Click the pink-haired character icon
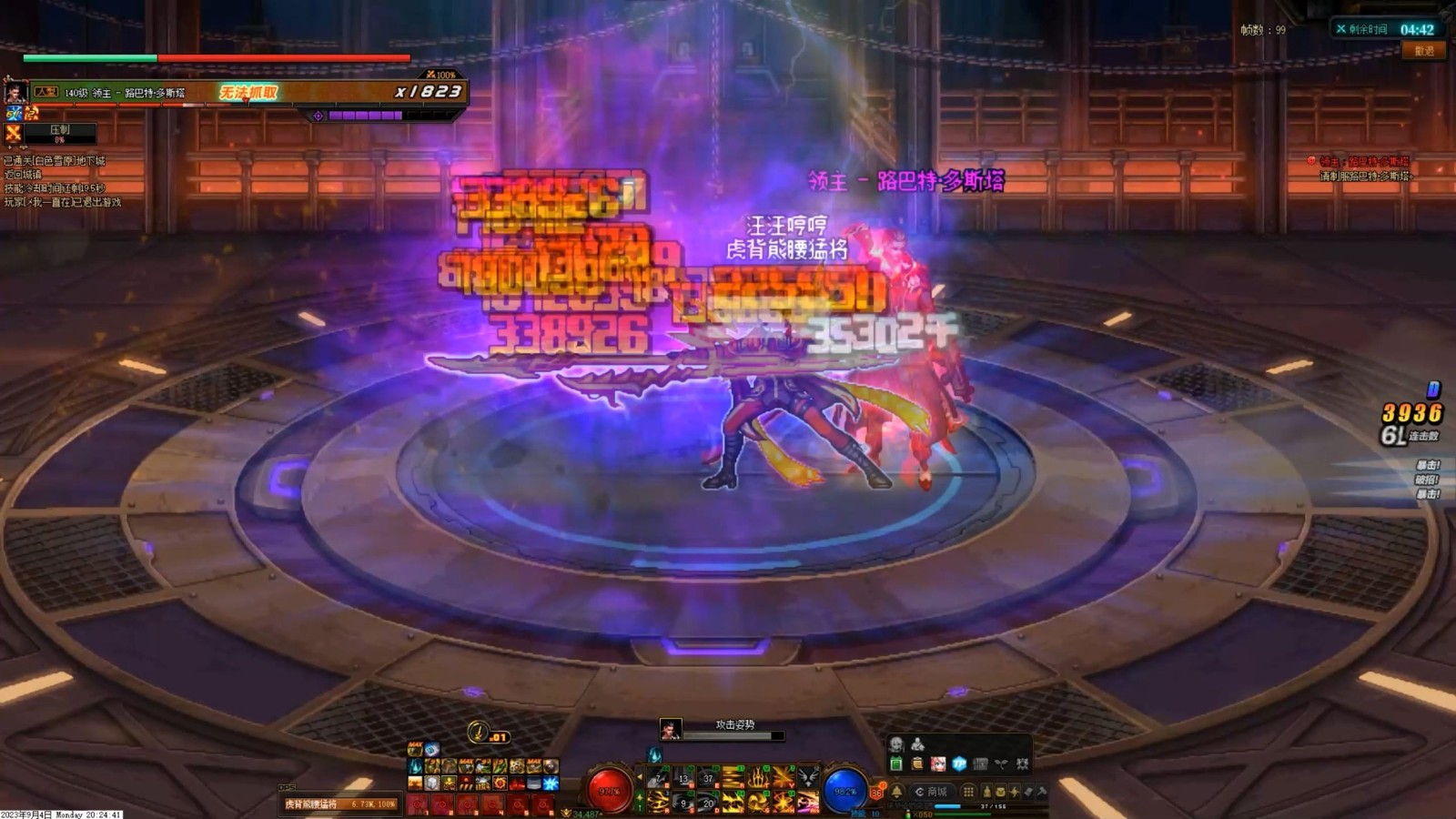The height and width of the screenshot is (819, 1456). pyautogui.click(x=937, y=764)
